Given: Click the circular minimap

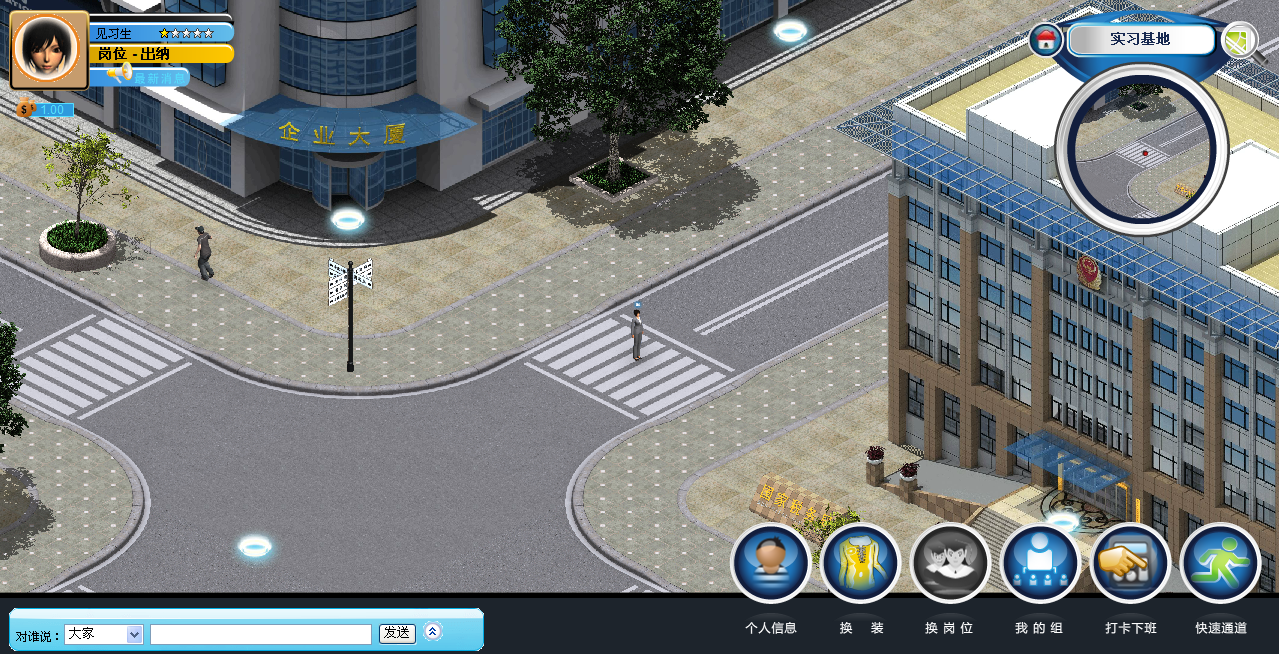Looking at the screenshot, I should point(1141,150).
